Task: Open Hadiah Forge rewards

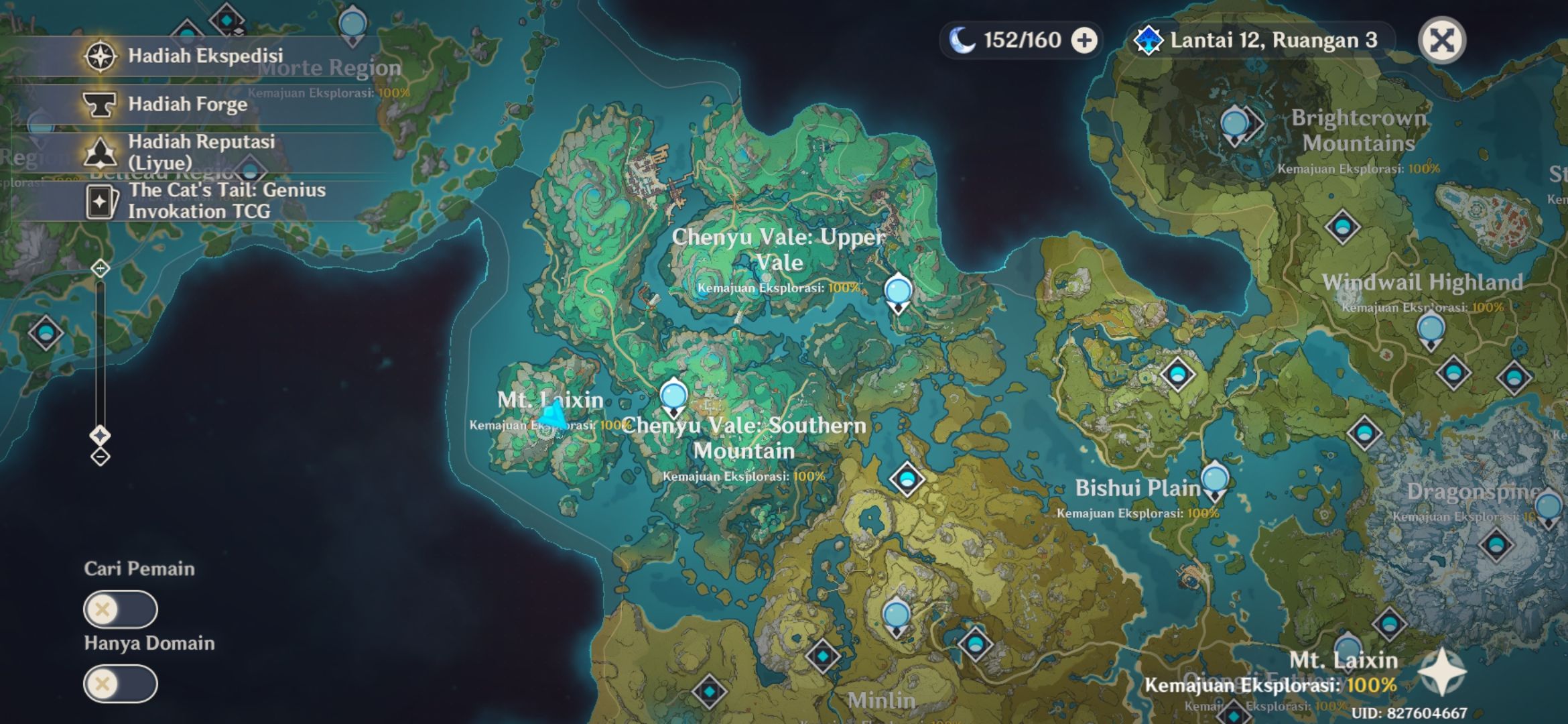Action: tap(188, 105)
